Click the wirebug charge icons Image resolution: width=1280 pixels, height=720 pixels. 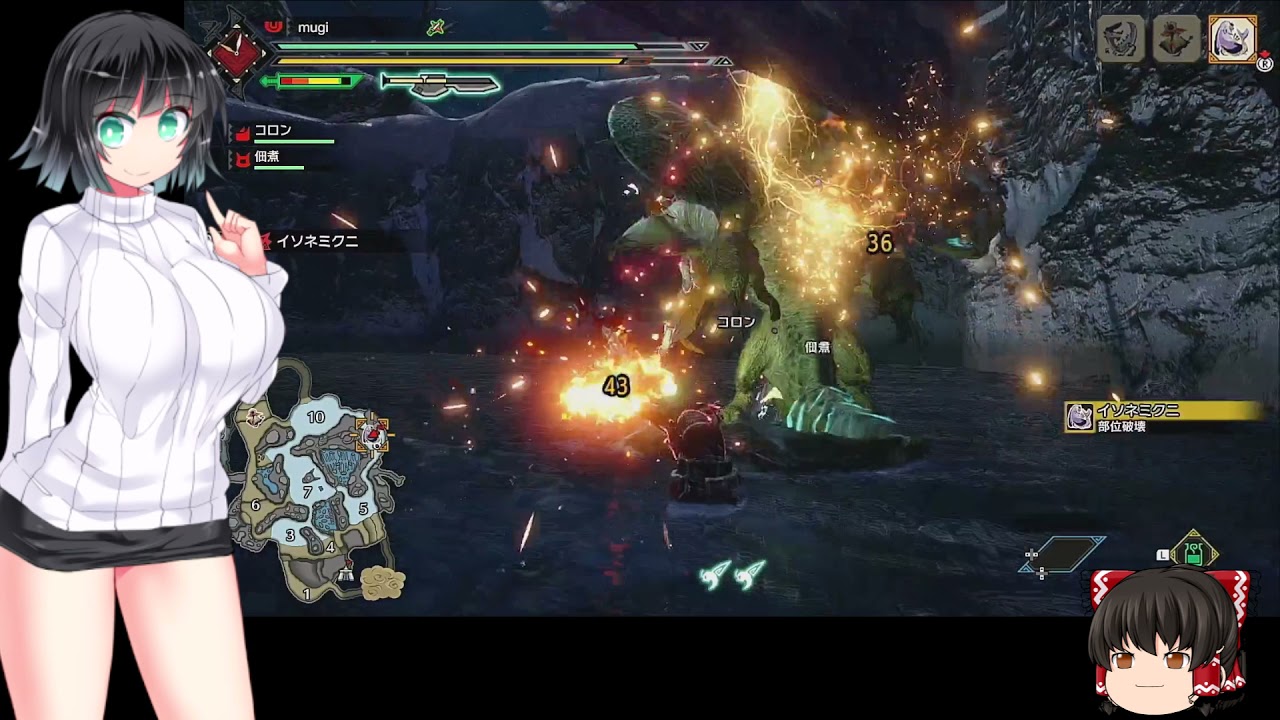pos(734,574)
